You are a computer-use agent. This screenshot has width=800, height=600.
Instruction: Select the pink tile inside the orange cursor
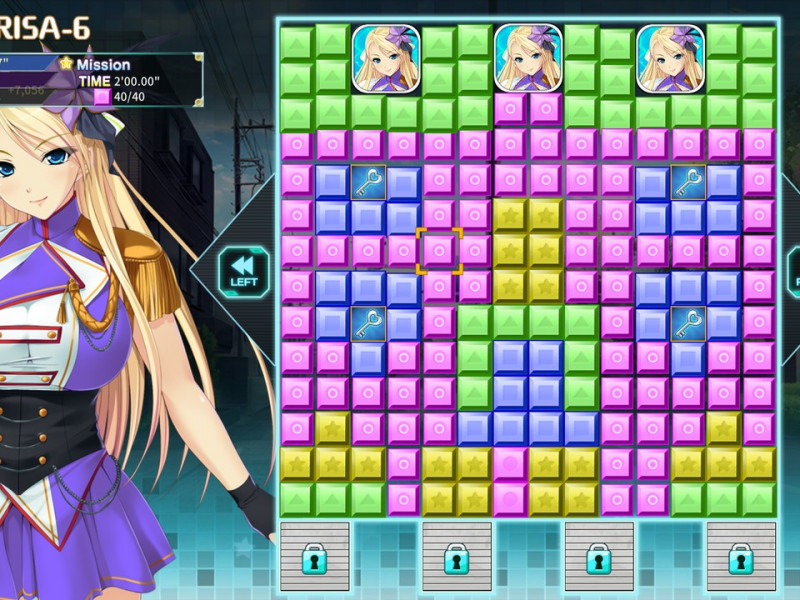pyautogui.click(x=440, y=250)
